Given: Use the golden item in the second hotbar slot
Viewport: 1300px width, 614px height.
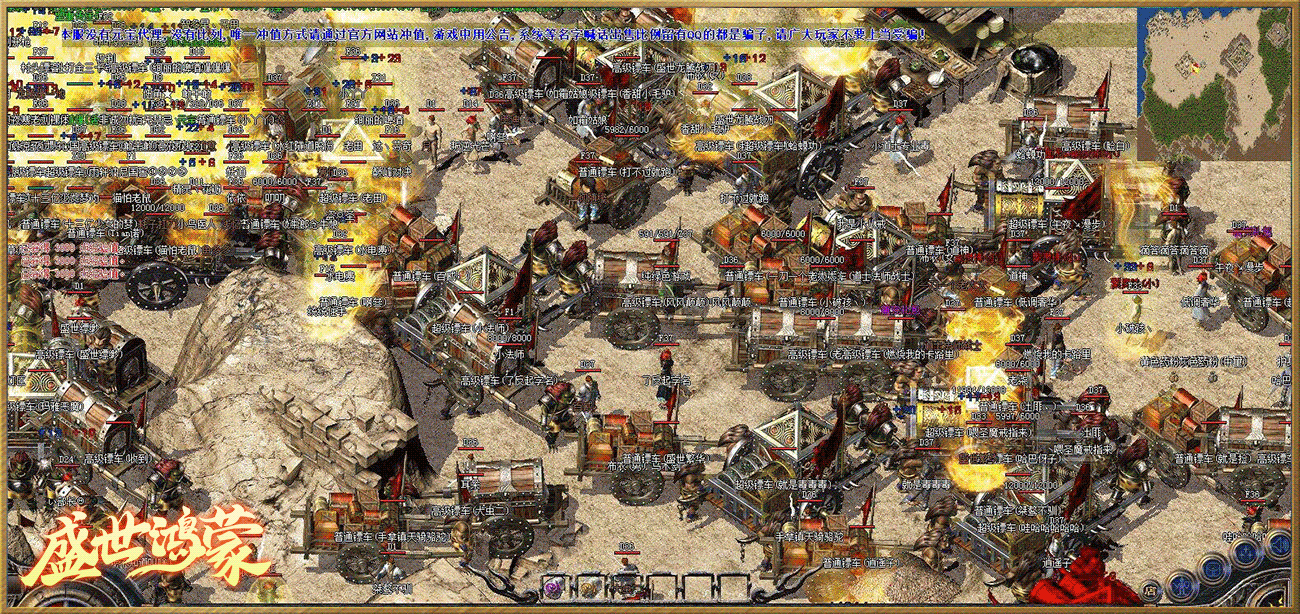Looking at the screenshot, I should point(590,588).
